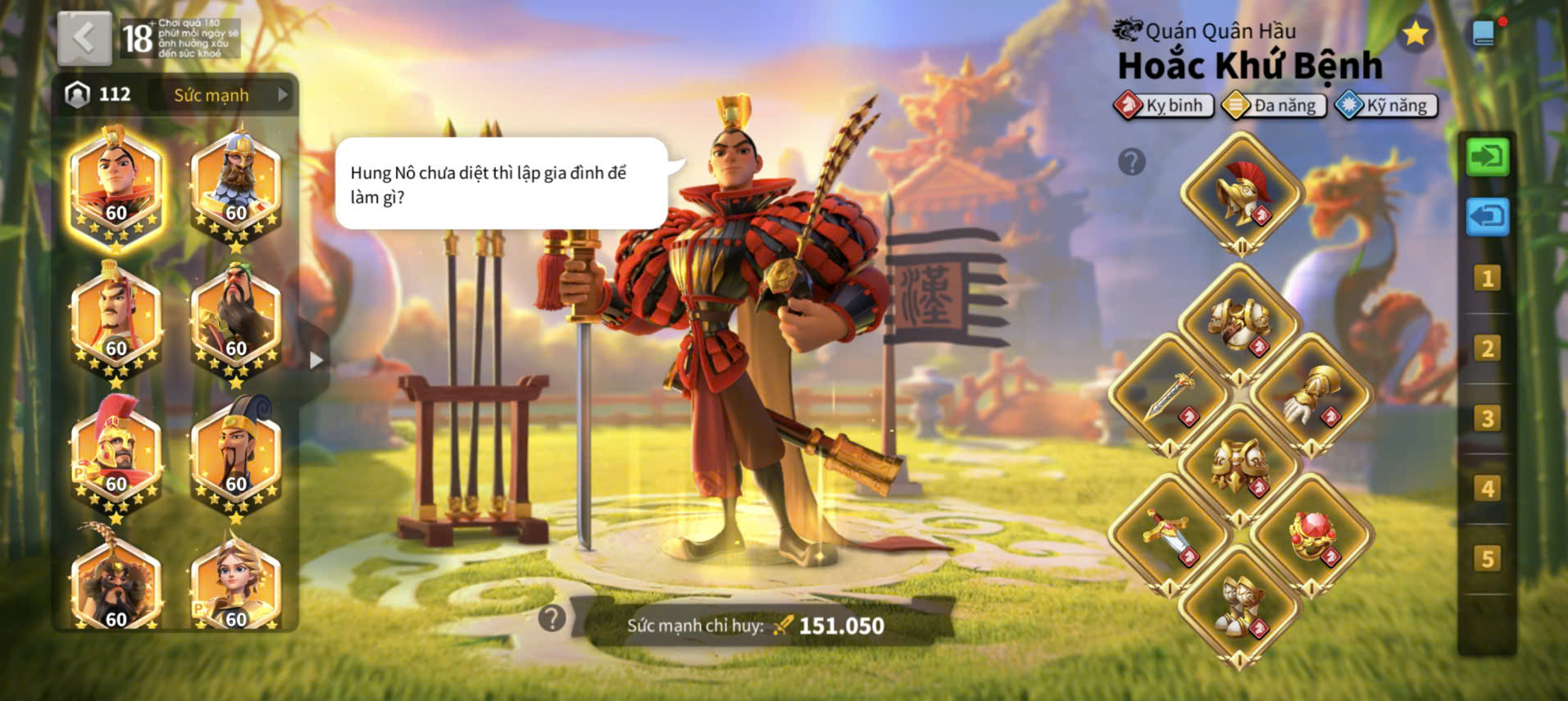Viewport: 1568px width, 701px height.
Task: Select the red-plumed helmet equipment slot
Action: [x=1242, y=193]
